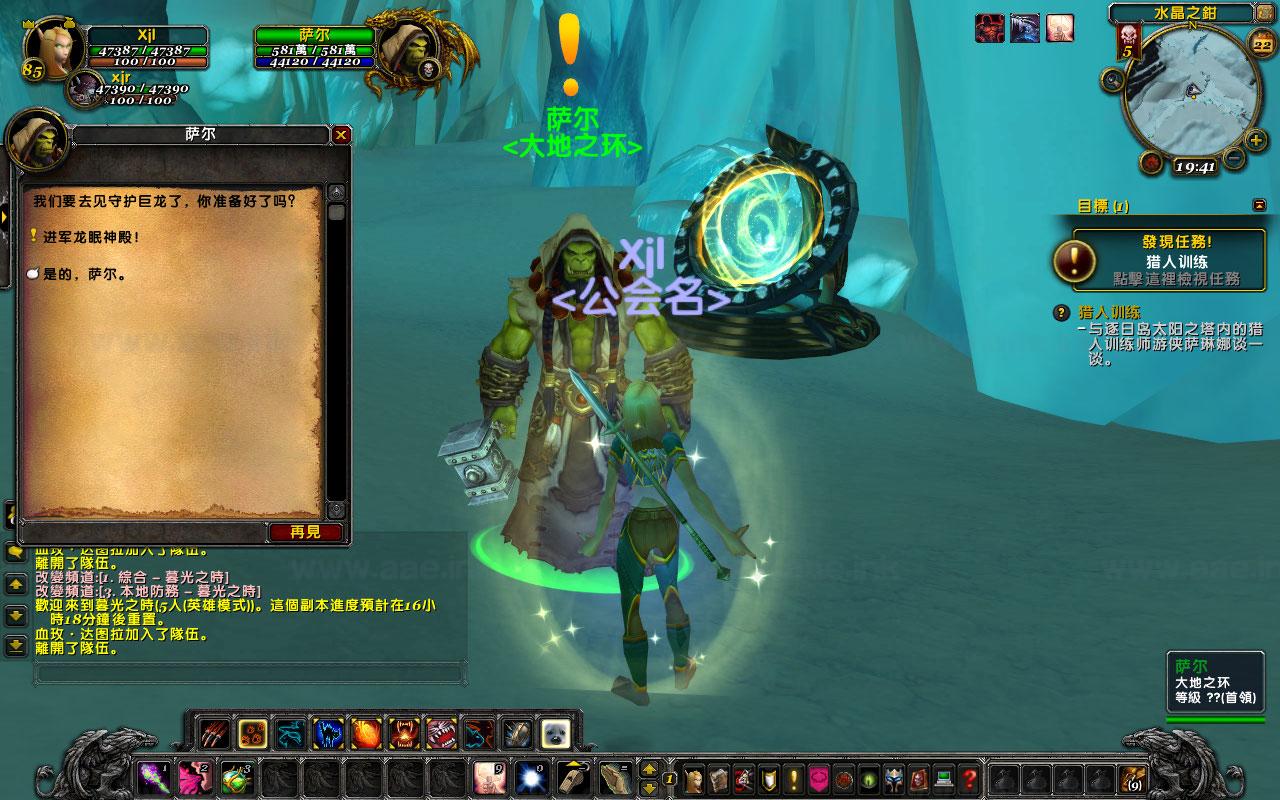Image resolution: width=1280 pixels, height=800 pixels.
Task: Close the 萨尔 dialogue window
Action: point(341,135)
